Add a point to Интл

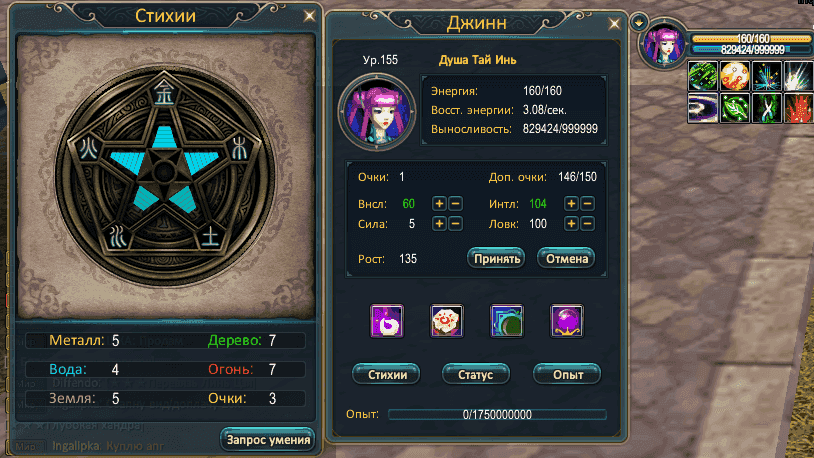[572, 204]
